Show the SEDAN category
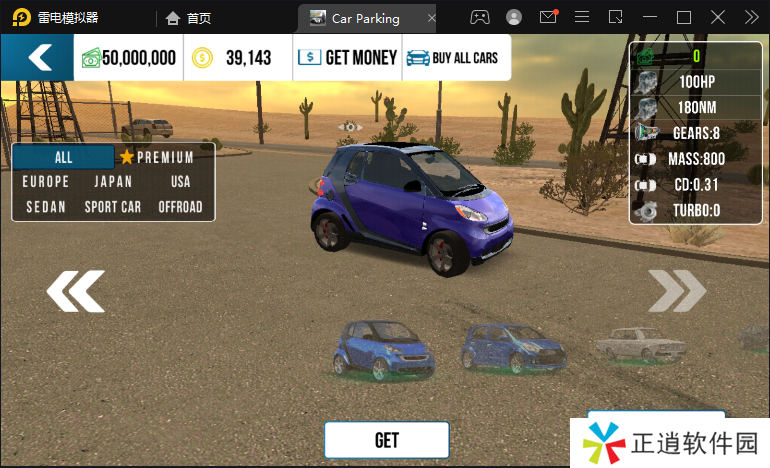Viewport: 770px width, 468px height. point(44,207)
